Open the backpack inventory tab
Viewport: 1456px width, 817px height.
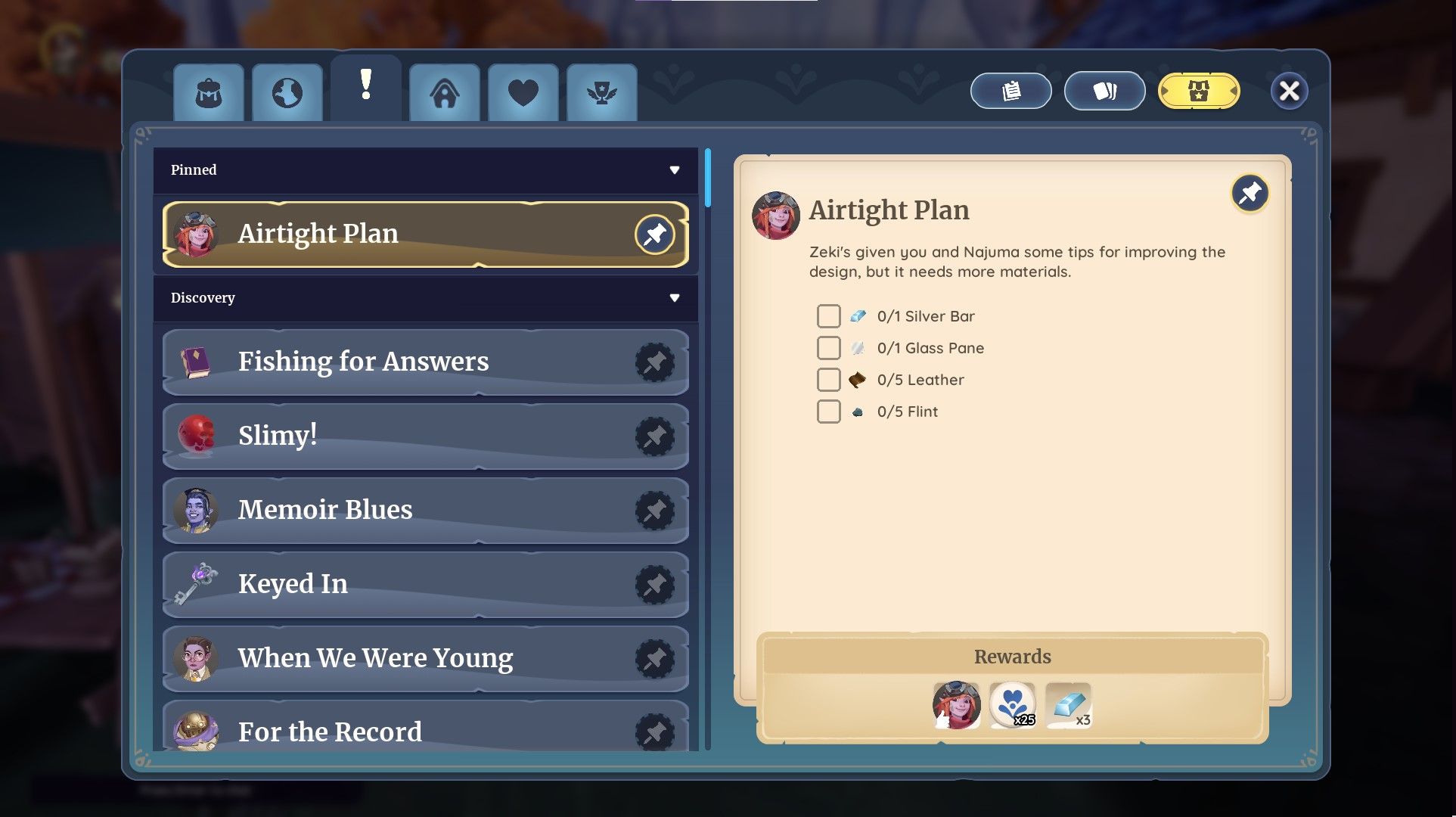[x=209, y=92]
